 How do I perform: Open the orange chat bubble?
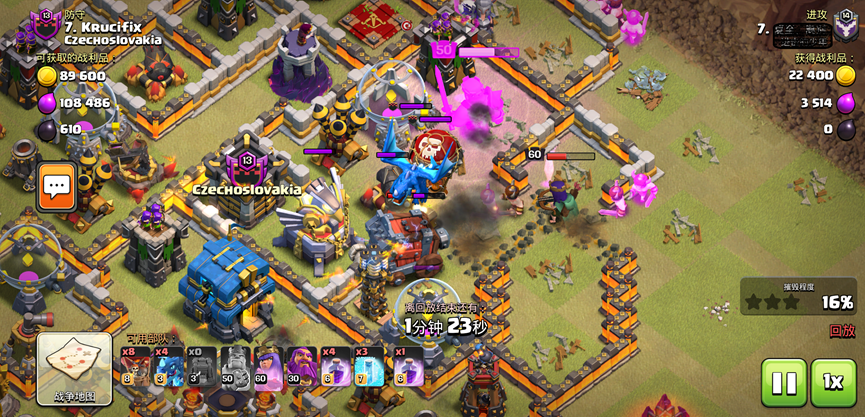click(57, 185)
